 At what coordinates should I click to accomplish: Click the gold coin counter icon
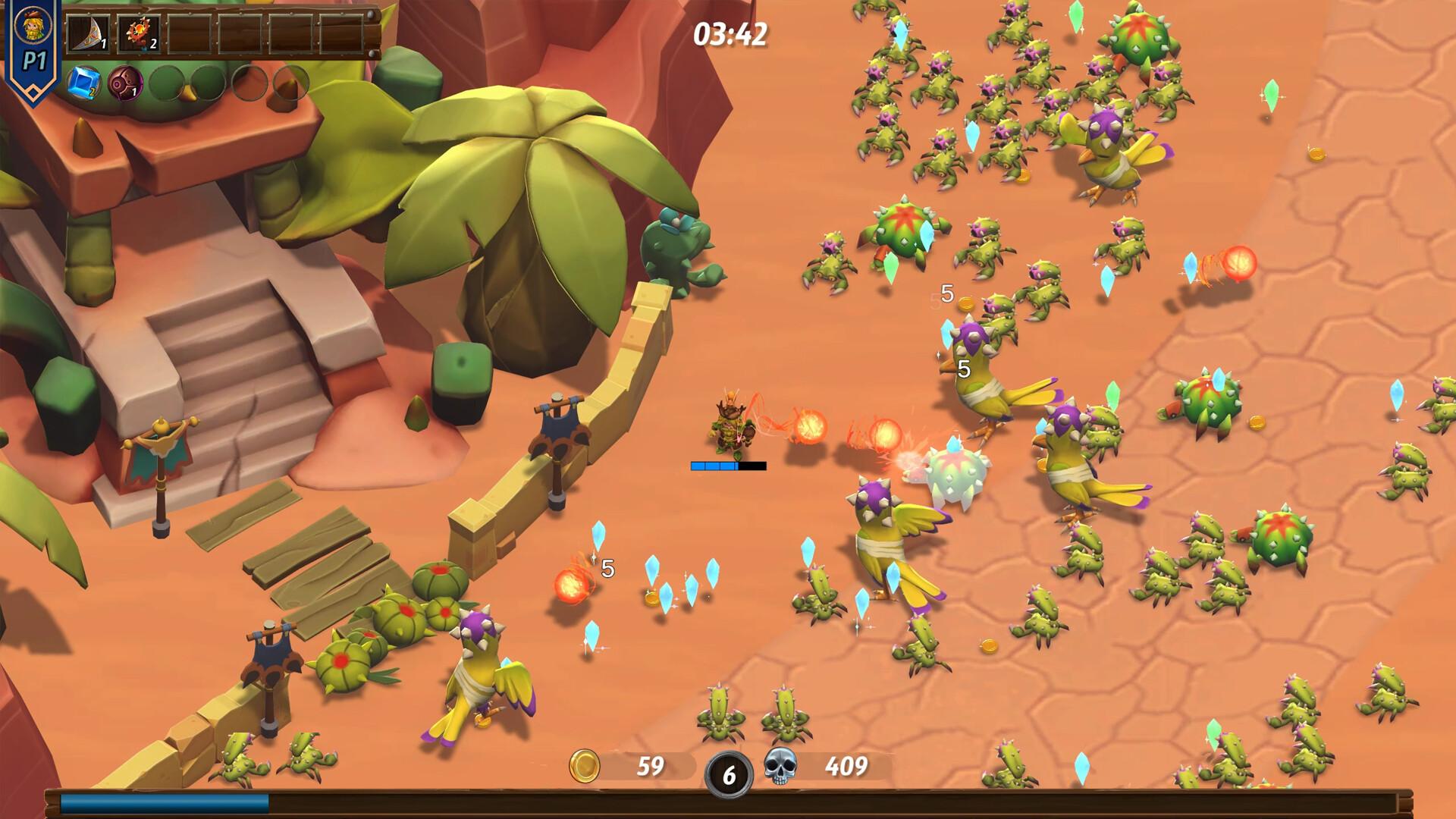tap(585, 766)
